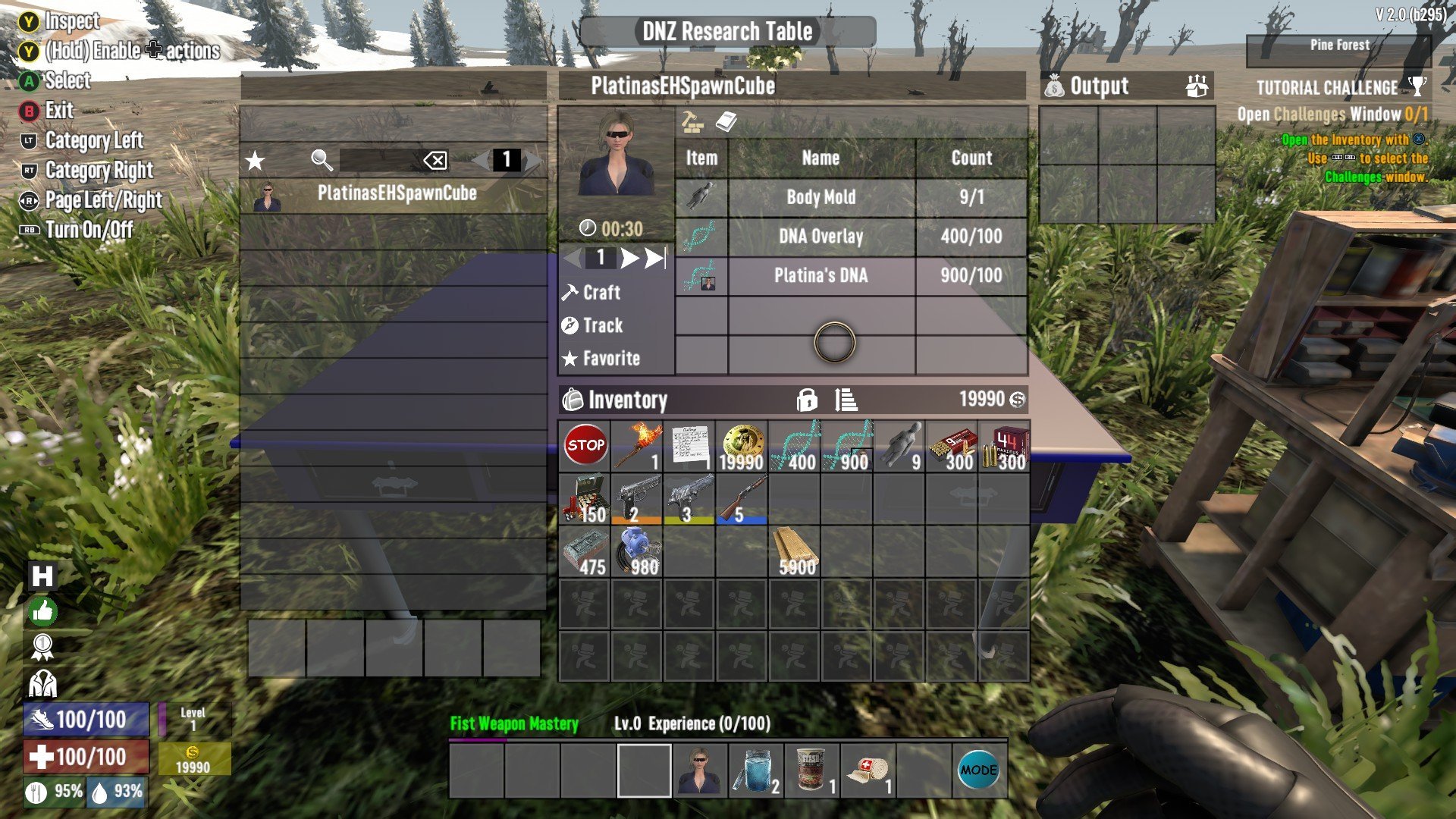Screen dimensions: 1456x819
Task: Open the recipe ingredients tab
Action: pos(692,122)
